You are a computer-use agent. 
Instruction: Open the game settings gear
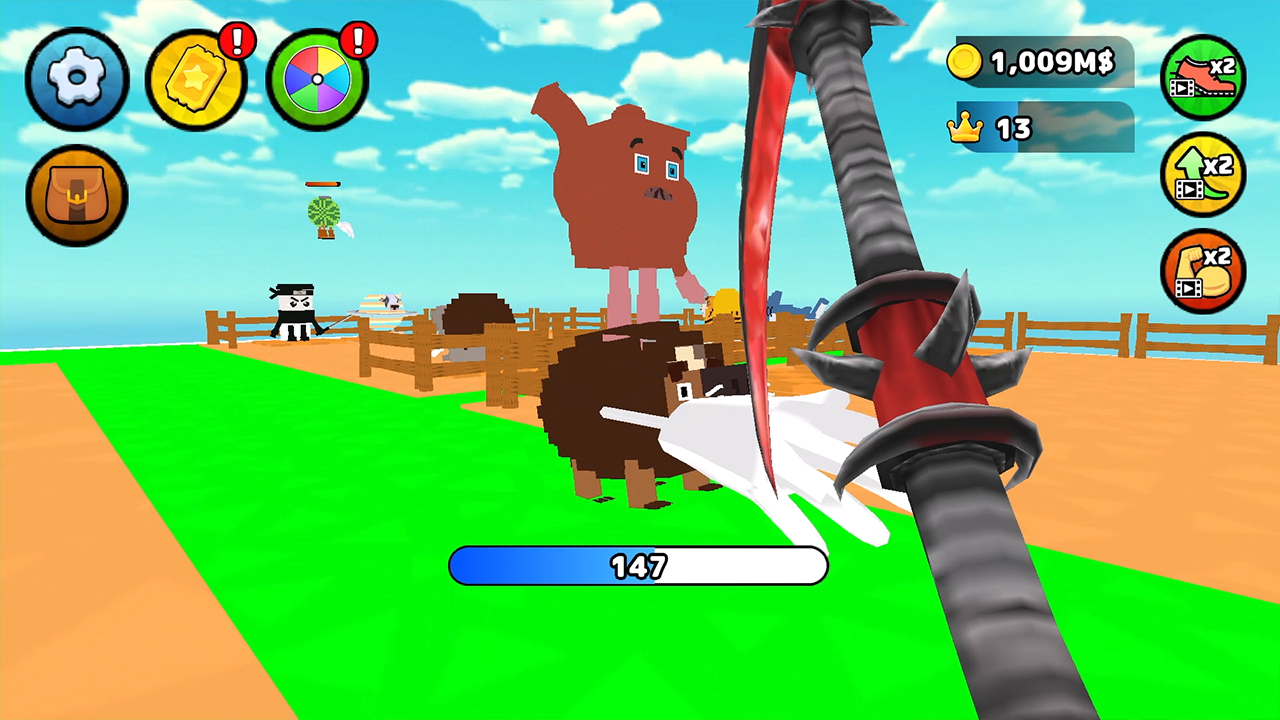[75, 80]
